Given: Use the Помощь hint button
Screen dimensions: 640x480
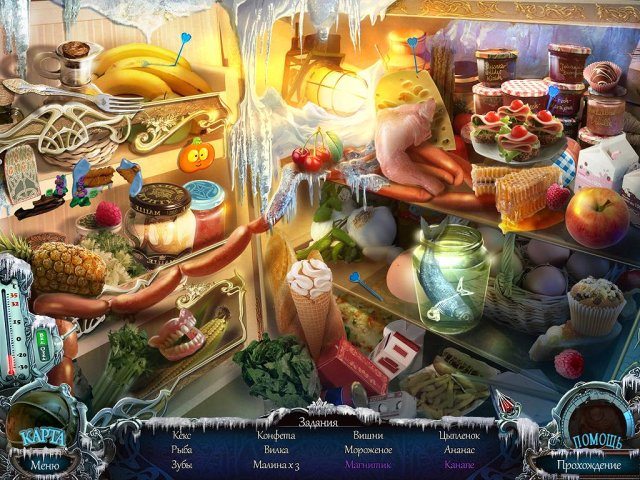Looking at the screenshot, I should click(597, 441).
